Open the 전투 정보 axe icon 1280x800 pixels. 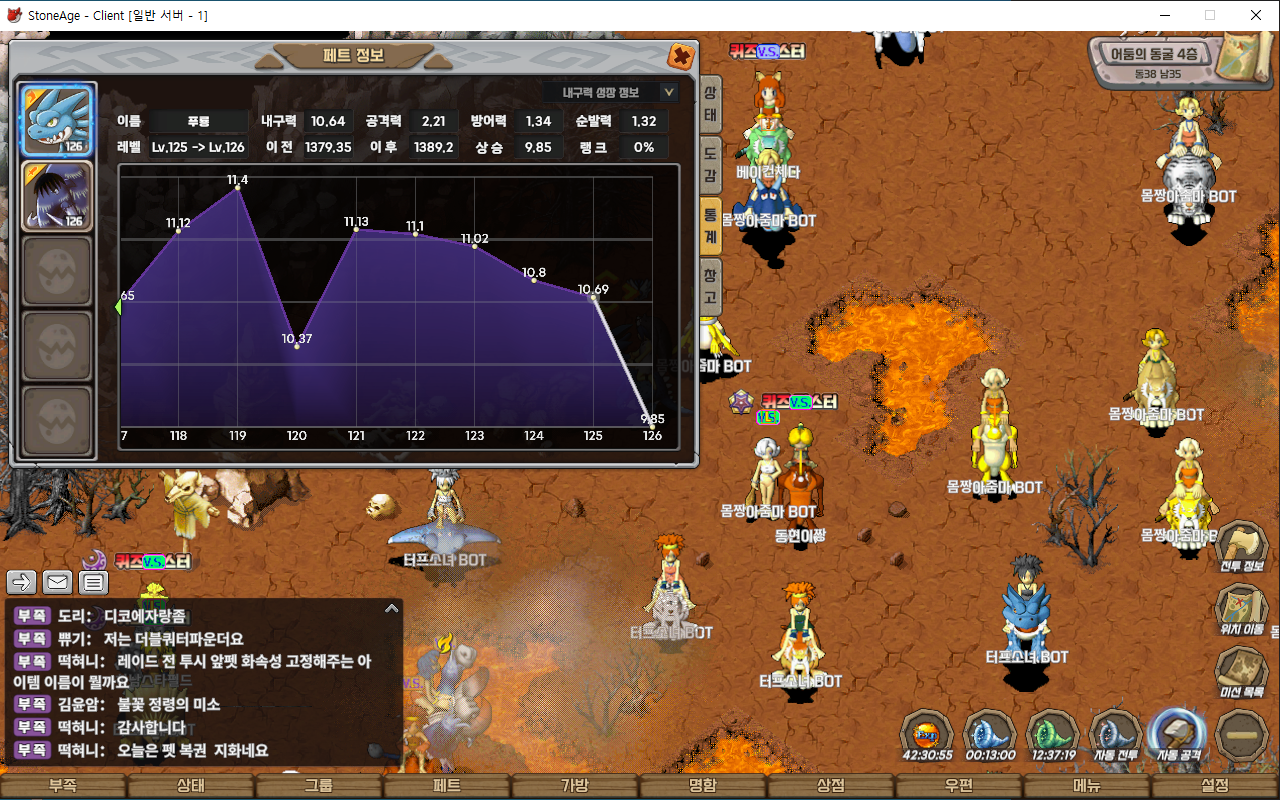(x=1241, y=547)
